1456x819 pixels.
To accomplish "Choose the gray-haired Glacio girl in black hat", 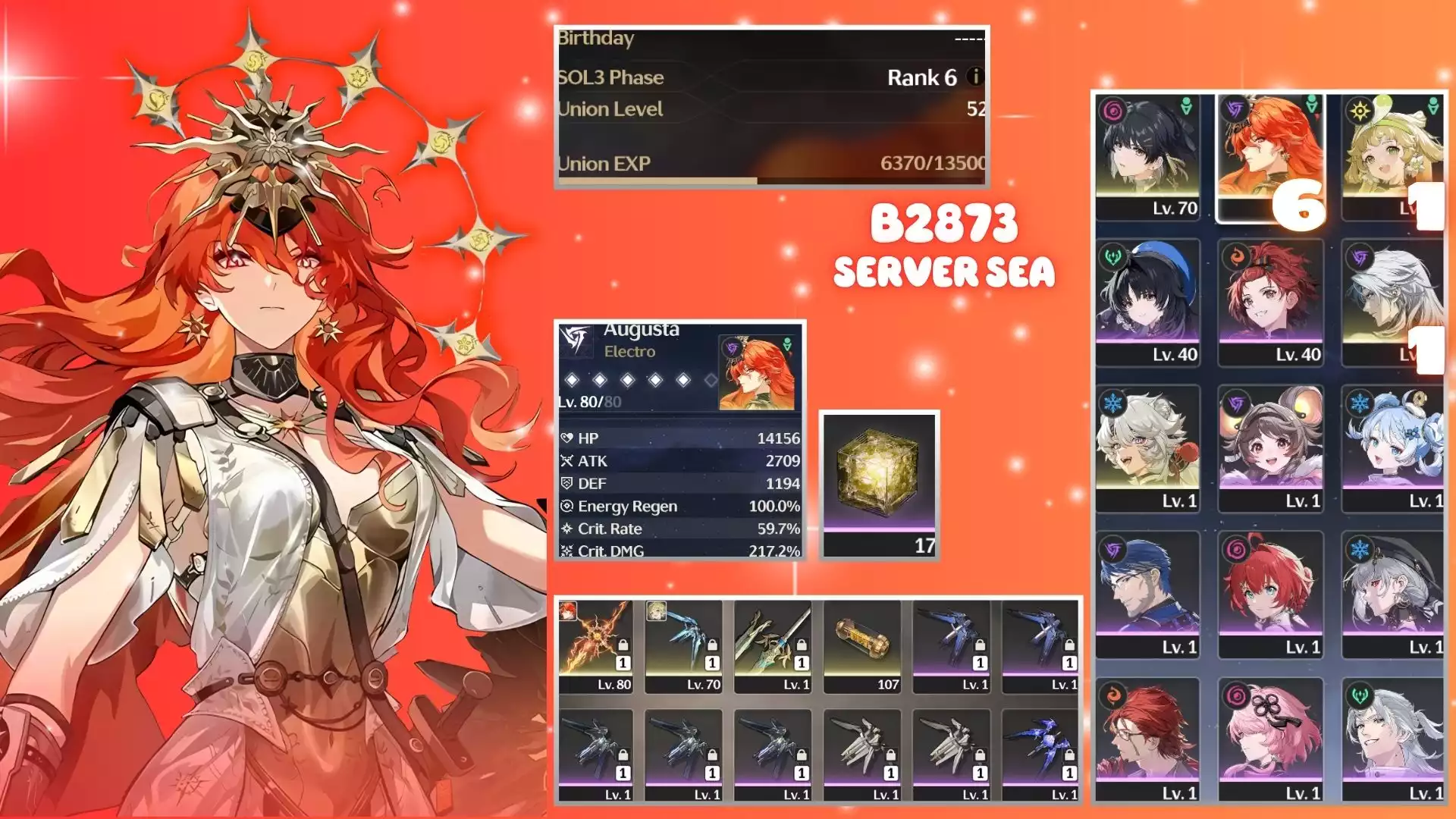I will pos(1392,595).
